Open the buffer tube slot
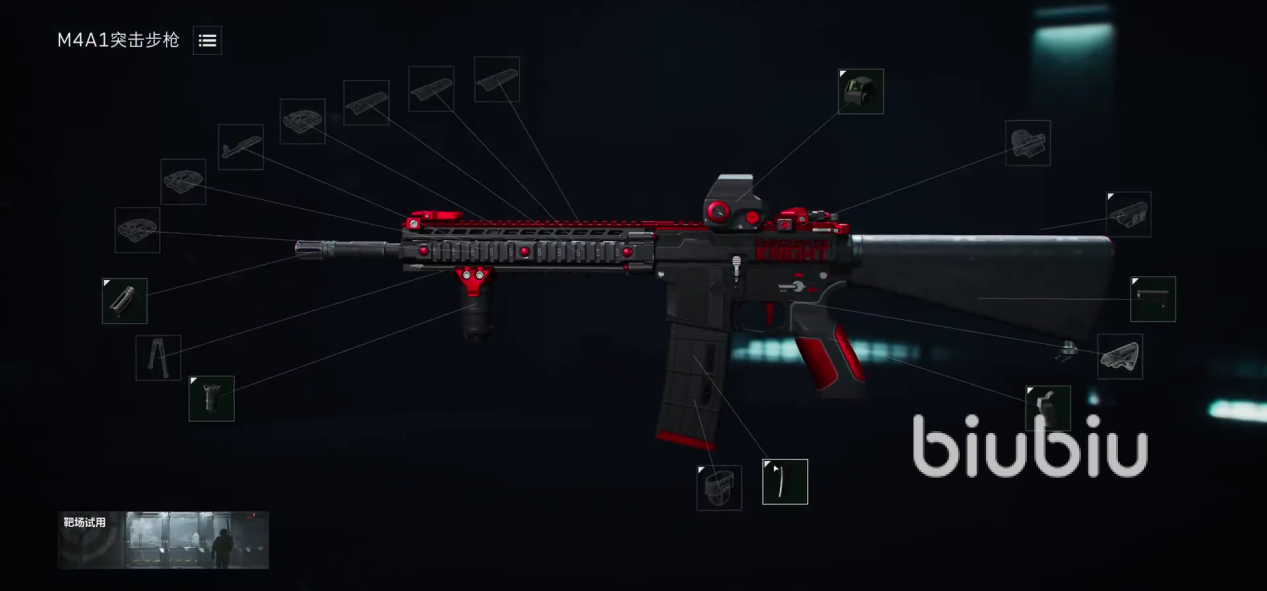The image size is (1267, 591). tap(1153, 299)
